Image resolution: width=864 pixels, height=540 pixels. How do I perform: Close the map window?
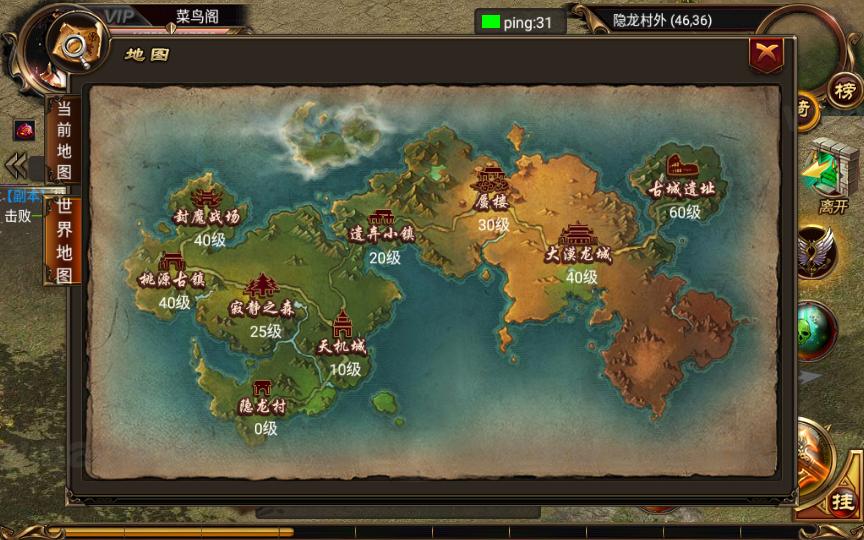coord(766,55)
